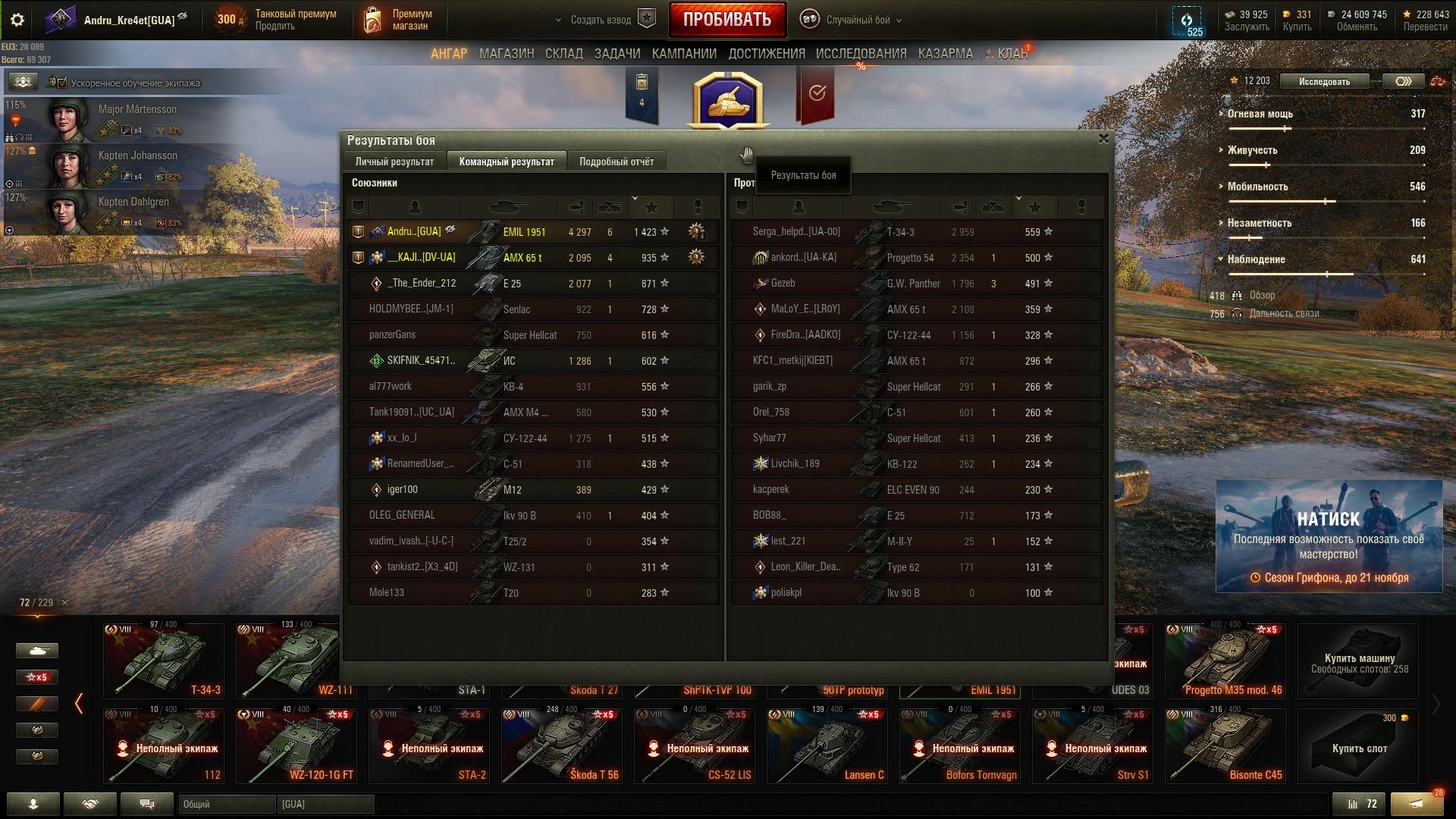Open the ЗАДАЧИ menu
Screen dimensions: 1456x819
[617, 54]
